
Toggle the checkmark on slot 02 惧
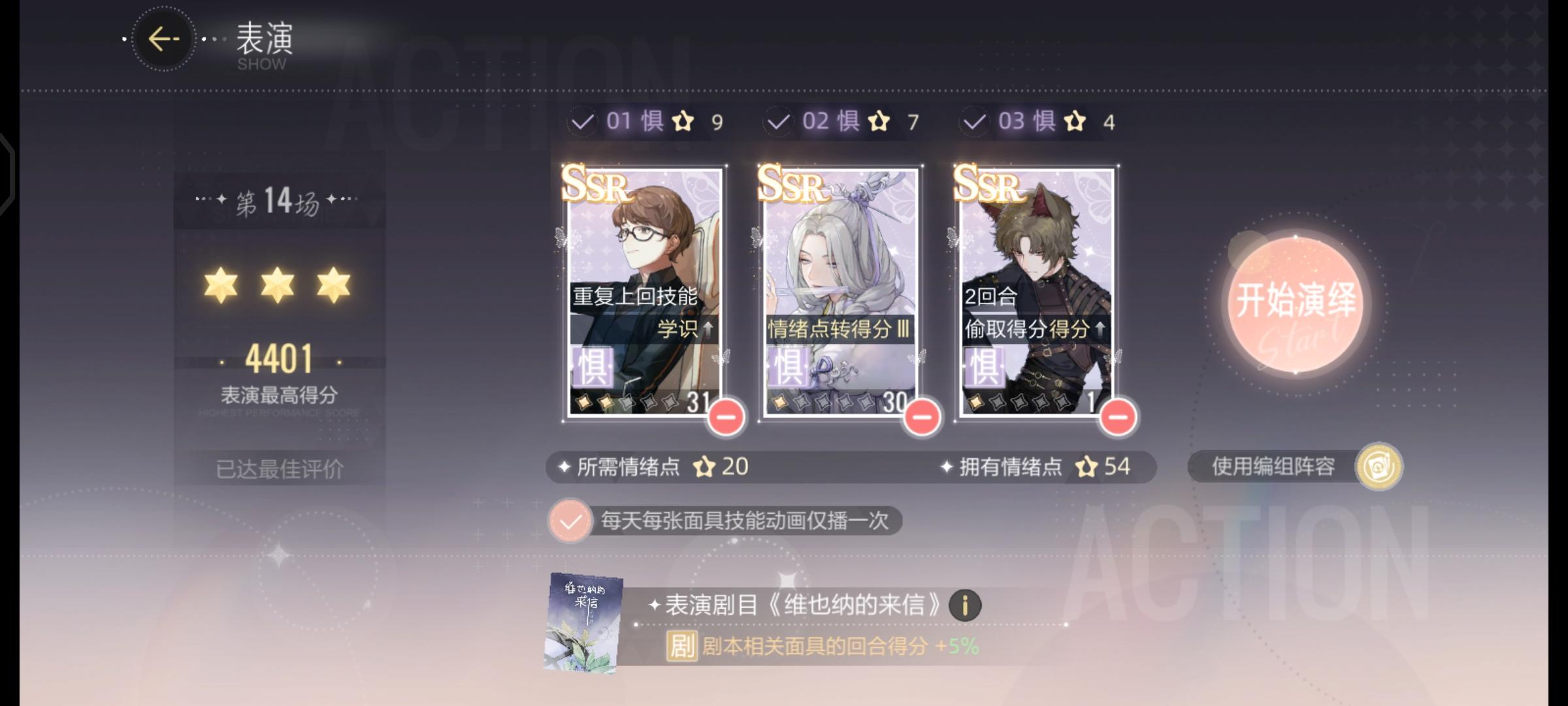(779, 122)
